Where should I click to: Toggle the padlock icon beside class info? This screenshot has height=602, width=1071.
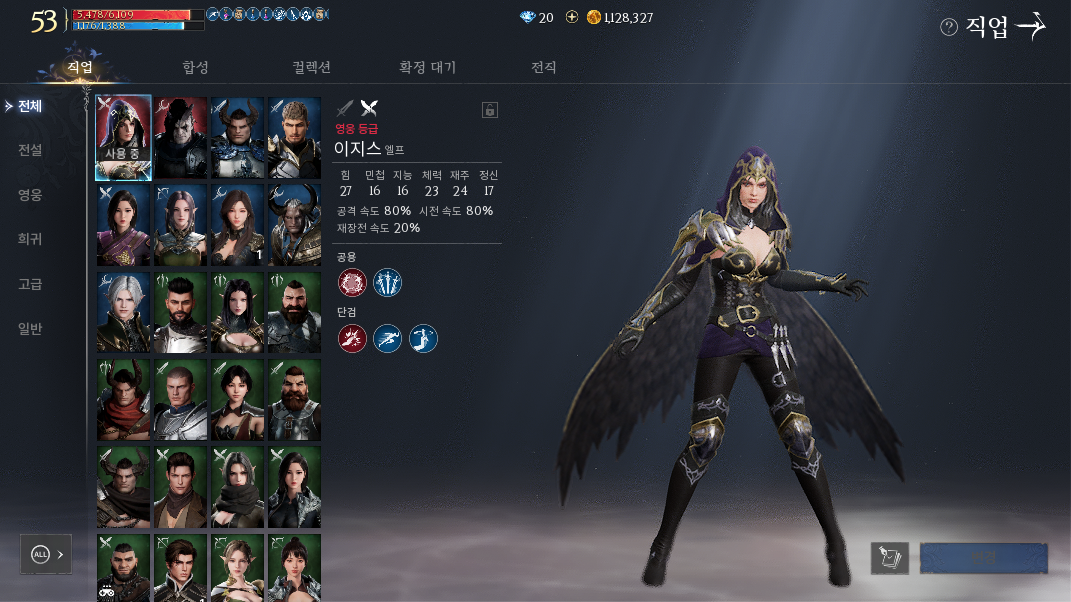pyautogui.click(x=490, y=110)
